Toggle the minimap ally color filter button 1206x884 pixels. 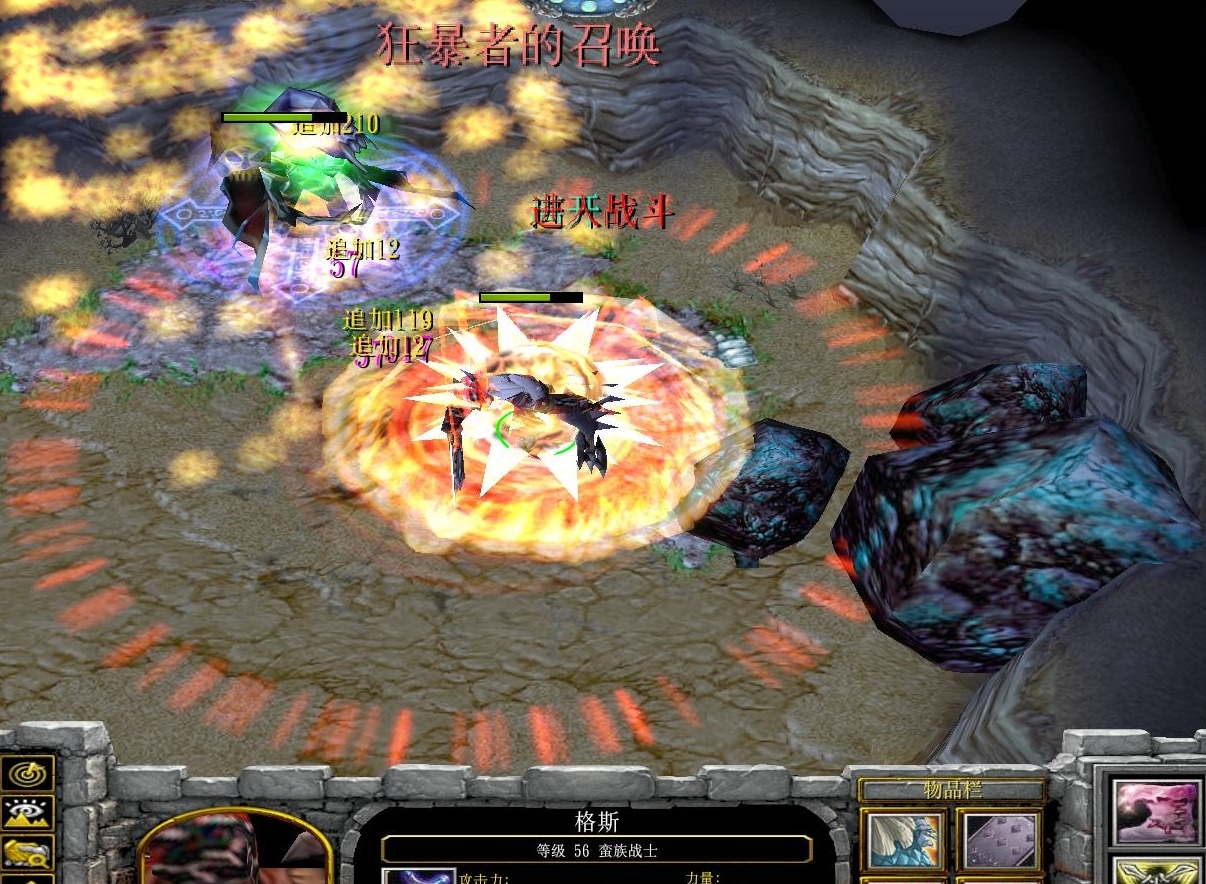27,853
